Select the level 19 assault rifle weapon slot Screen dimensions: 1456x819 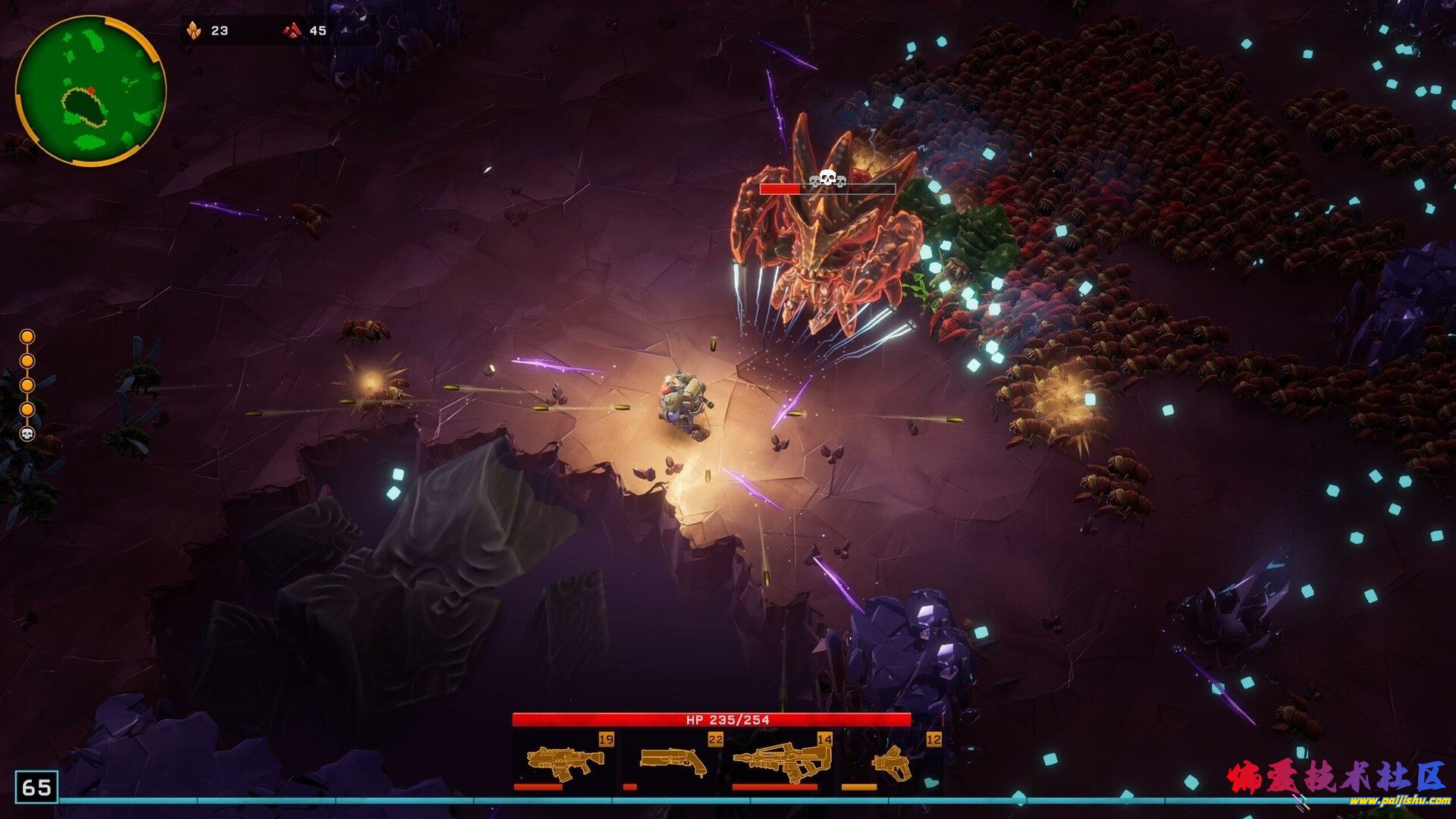565,762
